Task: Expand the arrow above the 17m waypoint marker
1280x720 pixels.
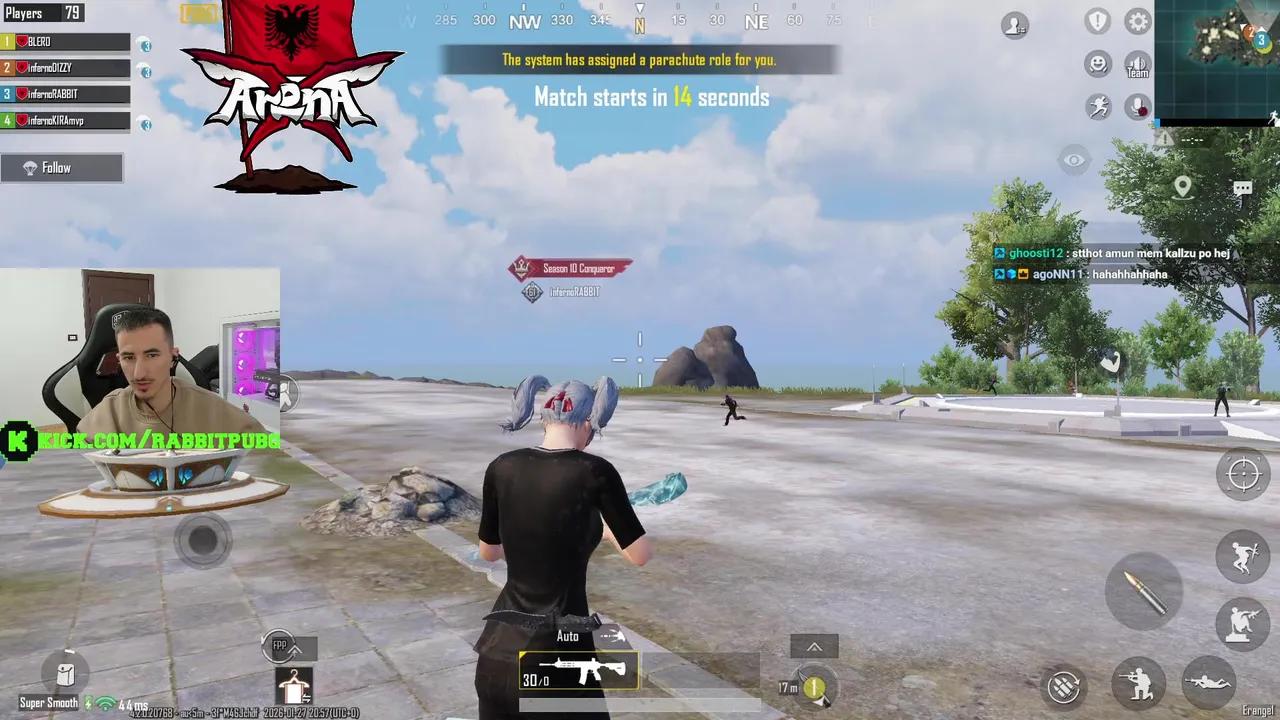Action: click(812, 647)
